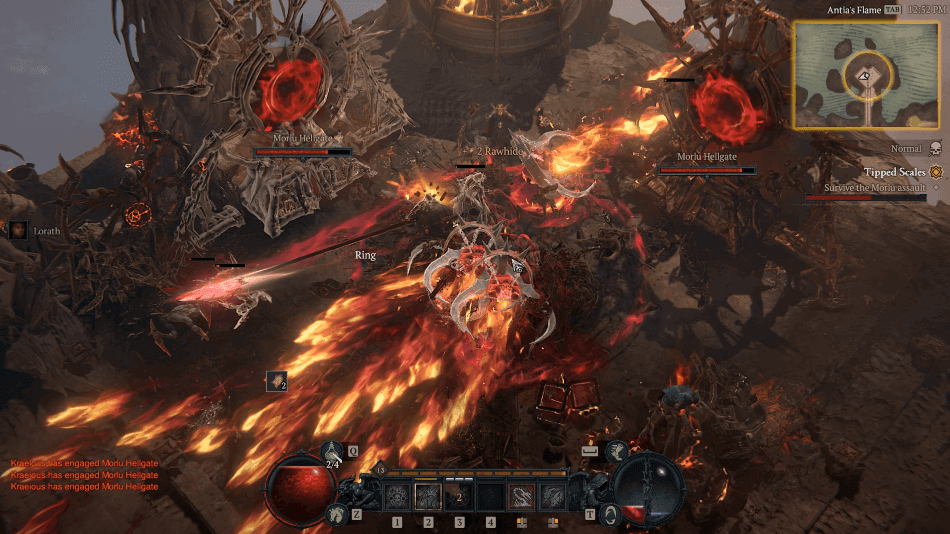Trigger the left mouse button skill slot
Screen dimensions: 950x534
pos(521,496)
